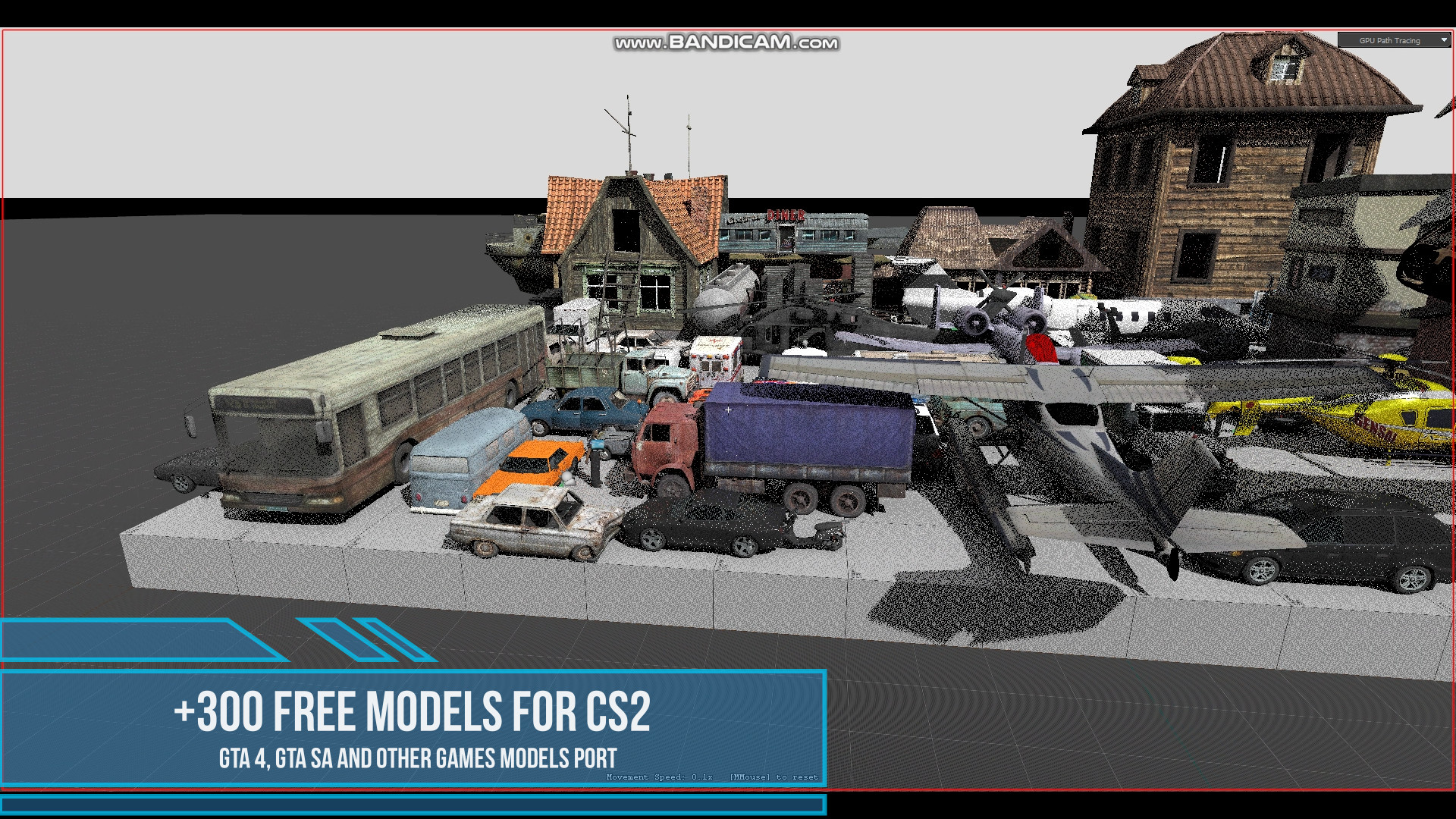This screenshot has height=819, width=1456.
Task: Click the www.bandicam.com watermark link
Action: click(728, 44)
